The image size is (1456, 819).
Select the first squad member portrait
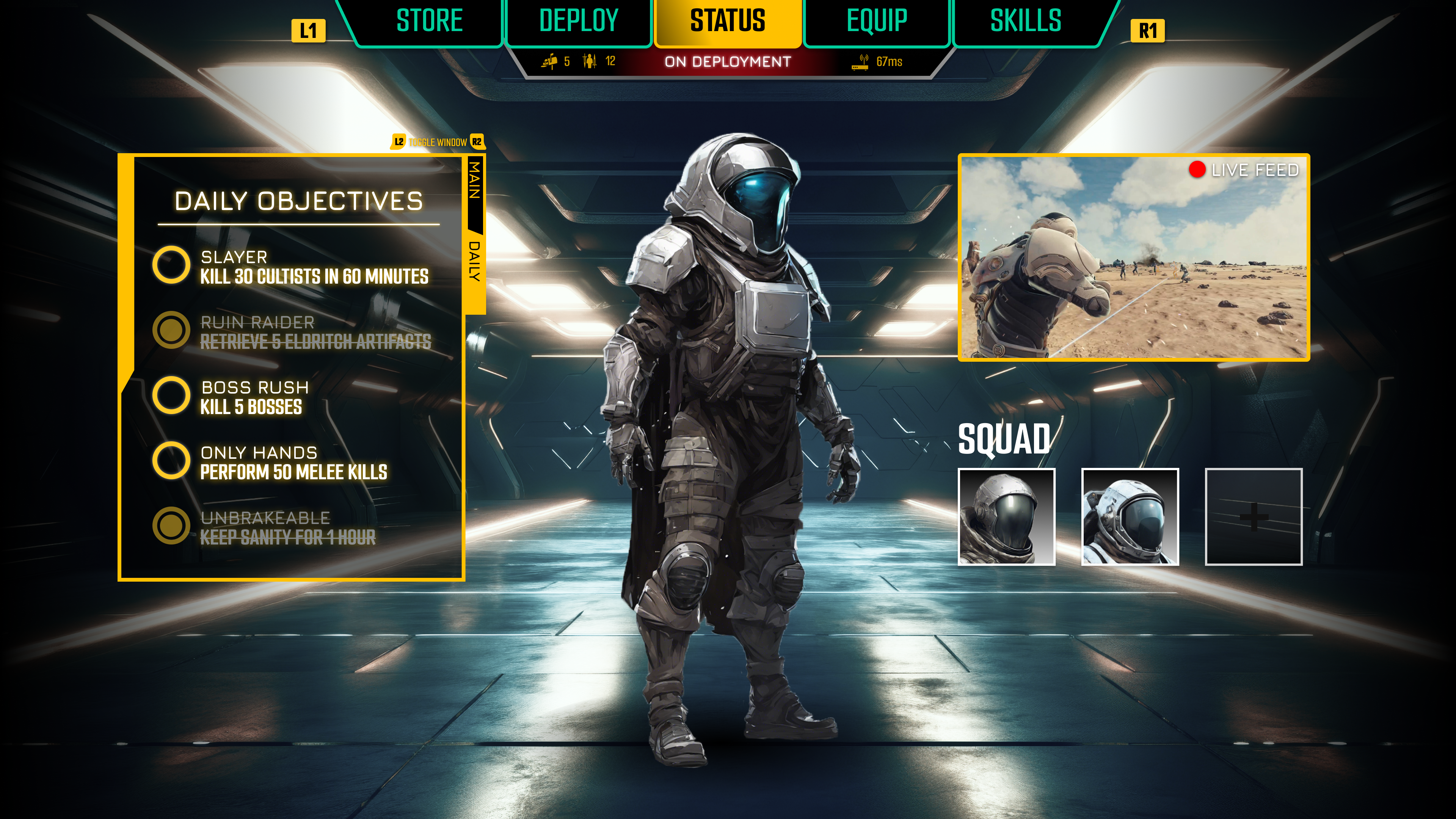pyautogui.click(x=1006, y=516)
